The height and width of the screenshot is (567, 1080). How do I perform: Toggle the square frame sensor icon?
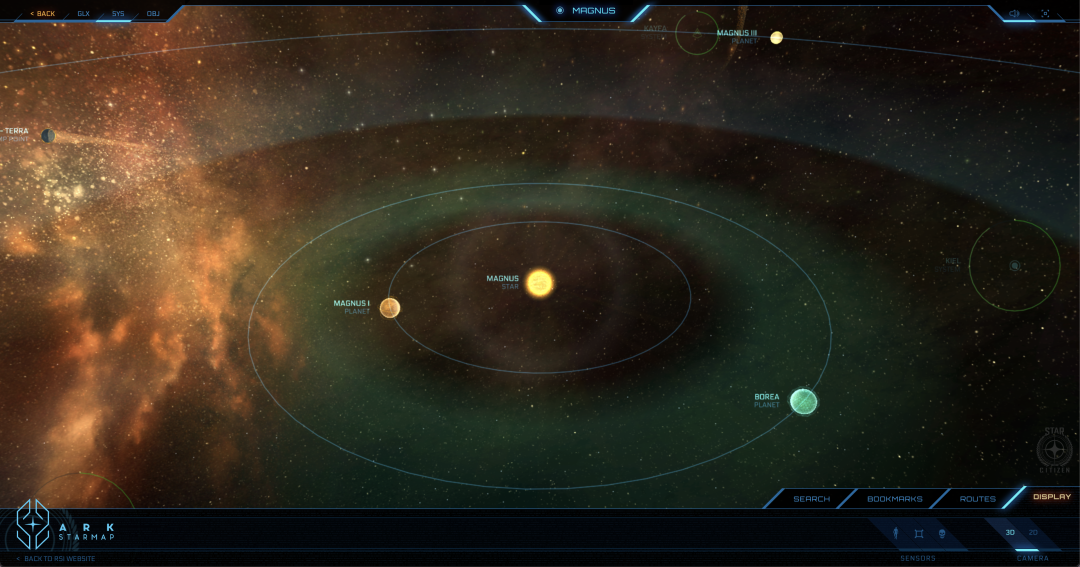pos(919,533)
